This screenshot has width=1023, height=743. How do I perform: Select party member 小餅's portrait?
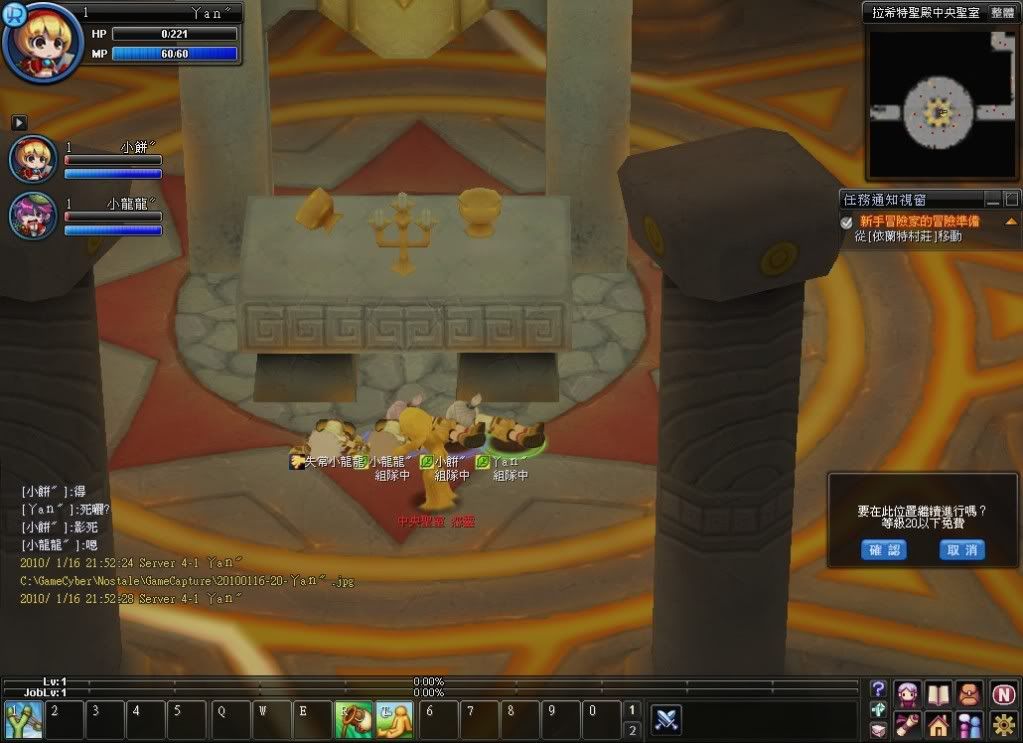pos(32,159)
